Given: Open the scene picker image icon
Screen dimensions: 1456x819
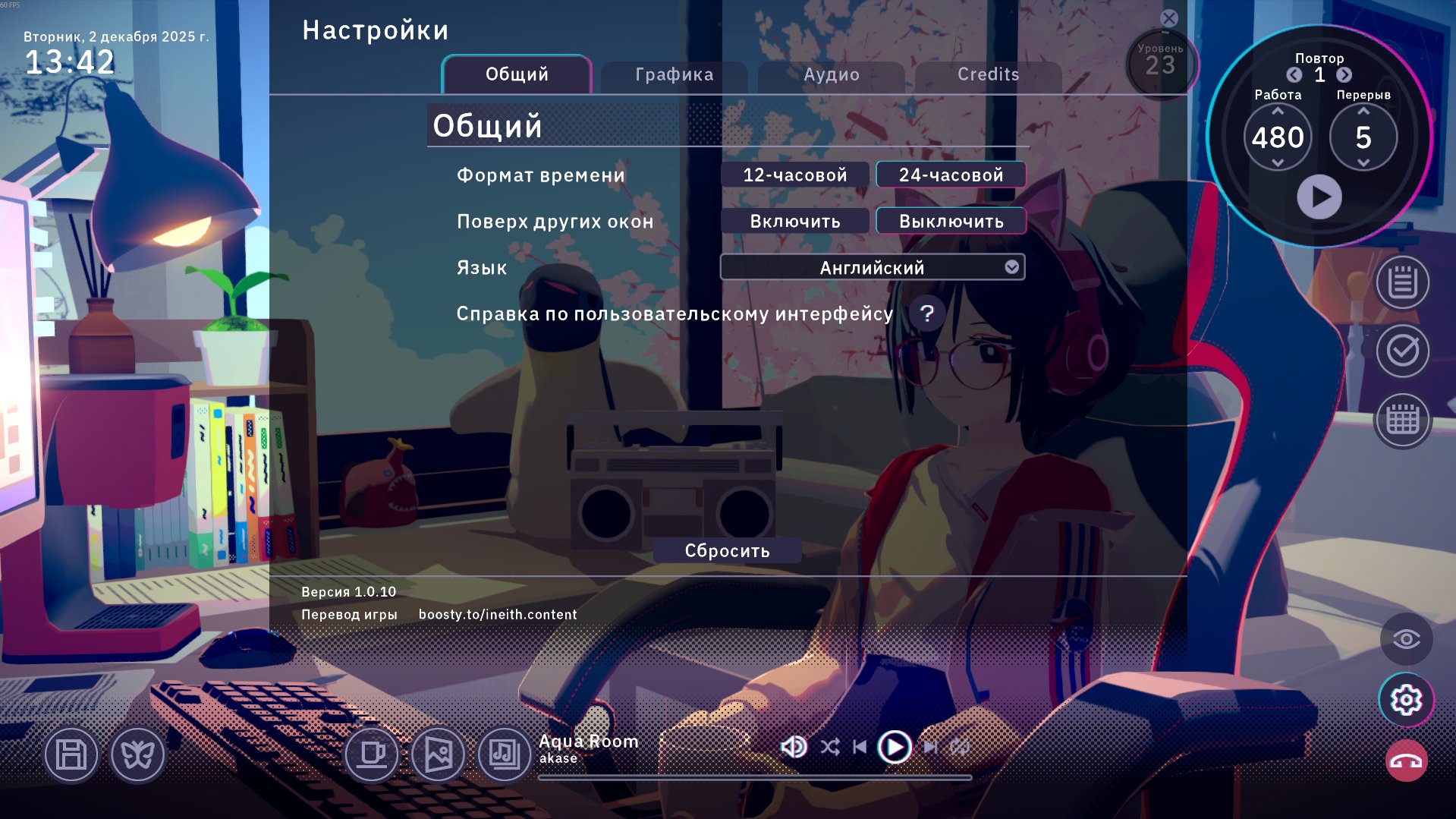Looking at the screenshot, I should [440, 755].
